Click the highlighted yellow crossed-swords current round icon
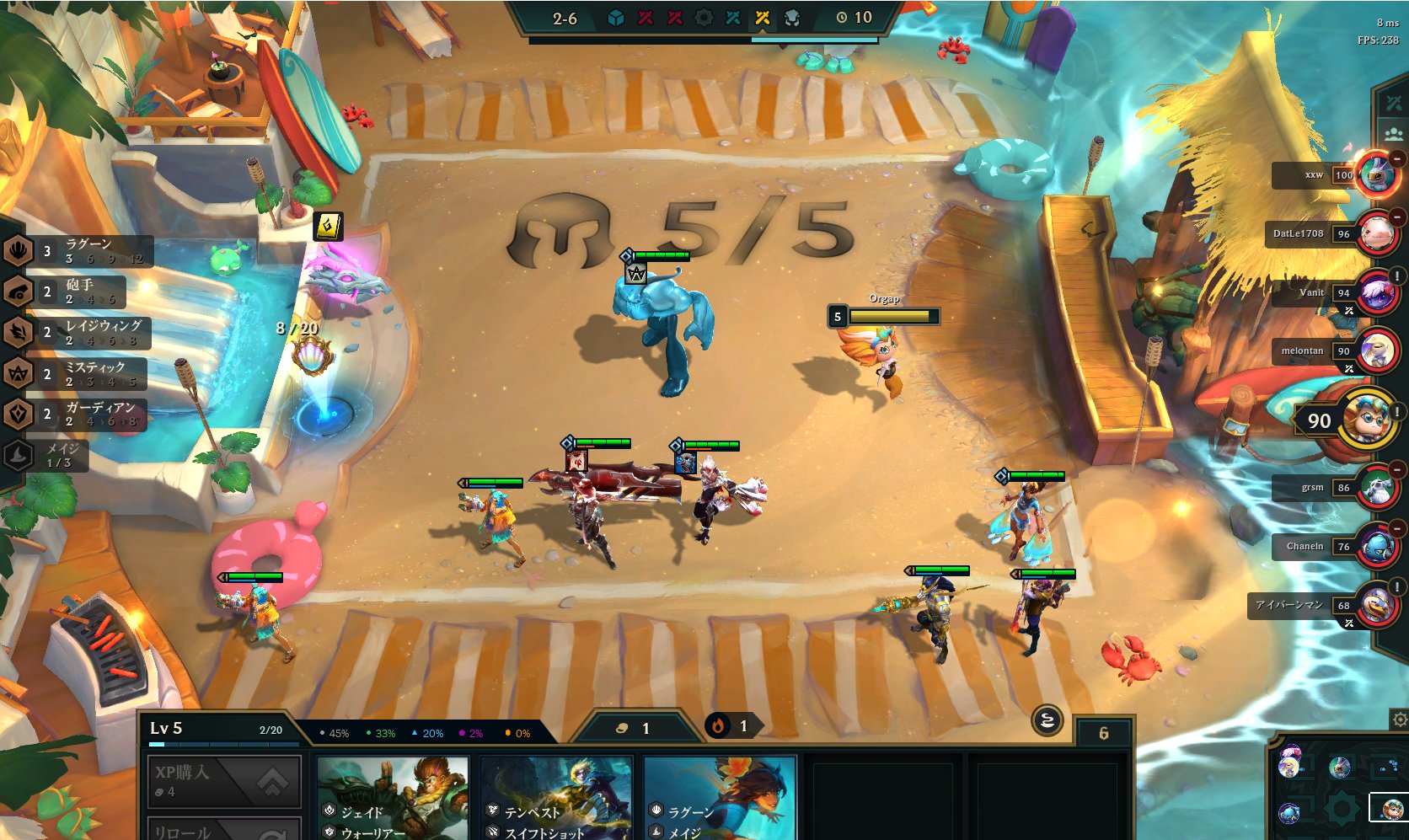 point(763,18)
